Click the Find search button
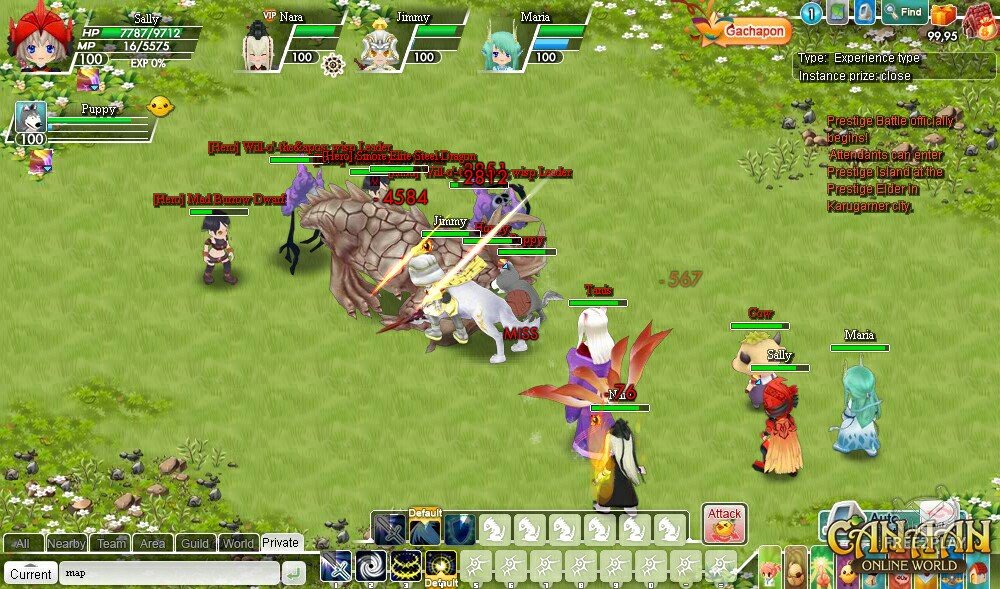Image resolution: width=1000 pixels, height=589 pixels. pyautogui.click(x=904, y=13)
